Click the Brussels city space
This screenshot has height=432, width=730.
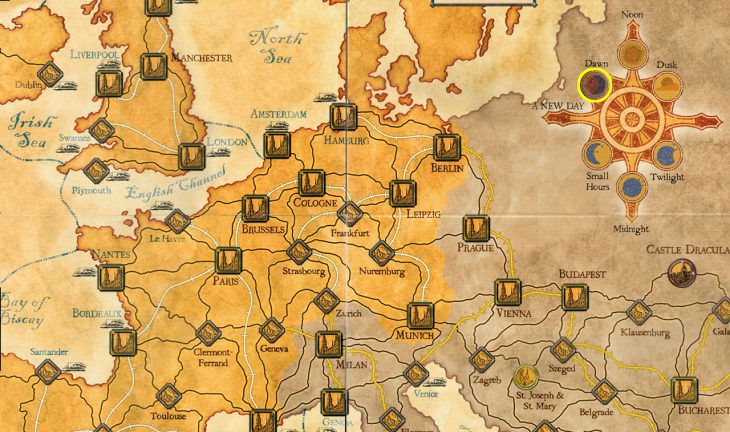pyautogui.click(x=257, y=208)
